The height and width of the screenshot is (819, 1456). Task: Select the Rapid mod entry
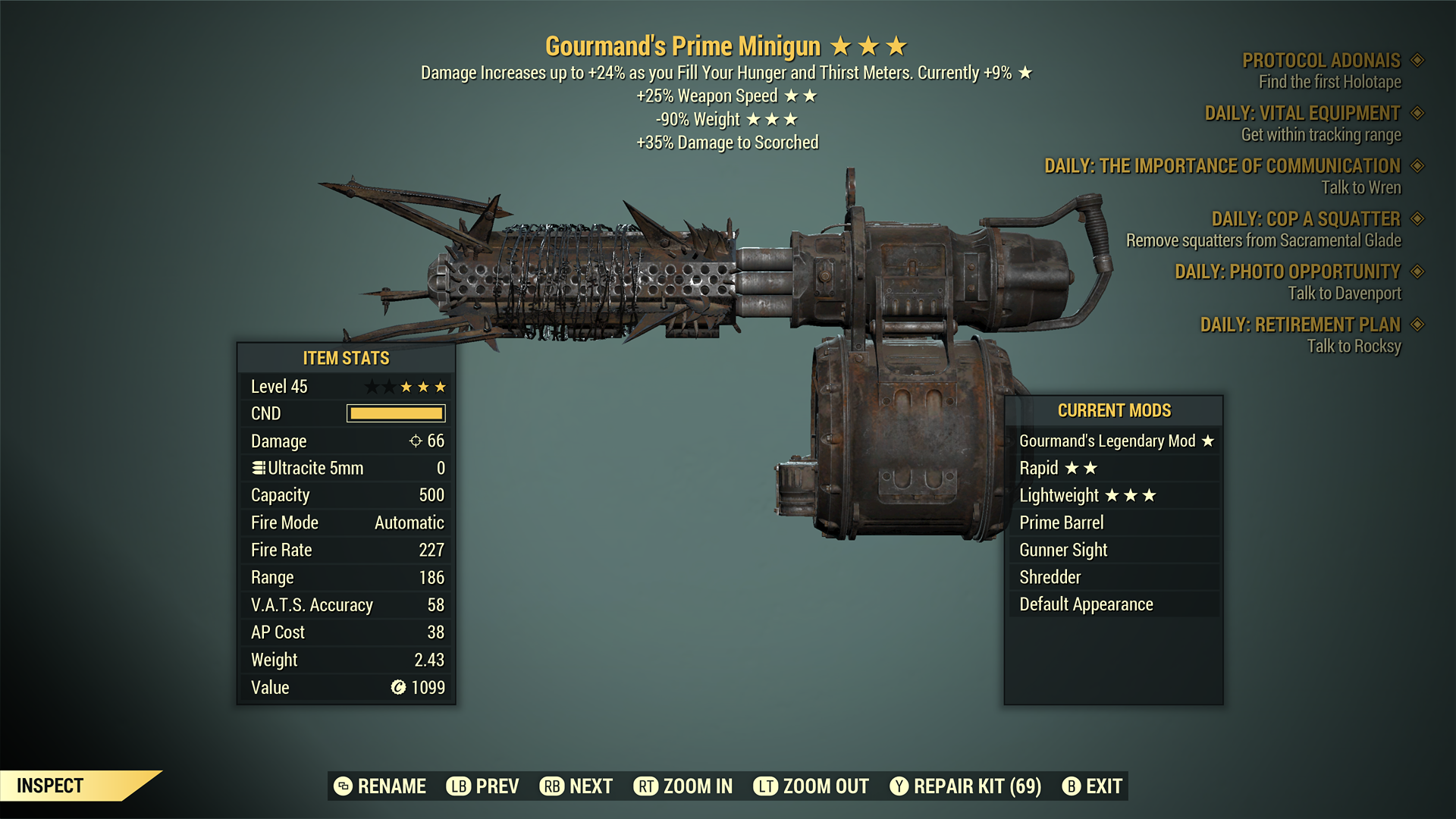pos(1115,468)
